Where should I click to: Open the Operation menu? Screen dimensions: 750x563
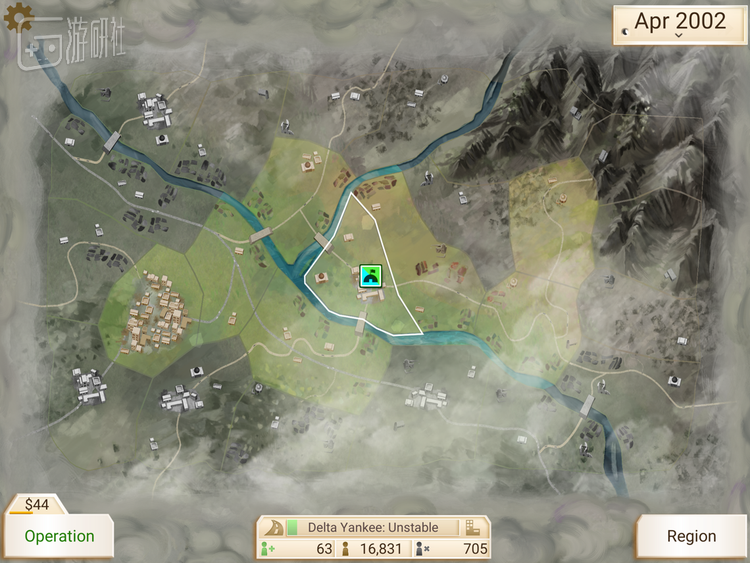pos(59,536)
